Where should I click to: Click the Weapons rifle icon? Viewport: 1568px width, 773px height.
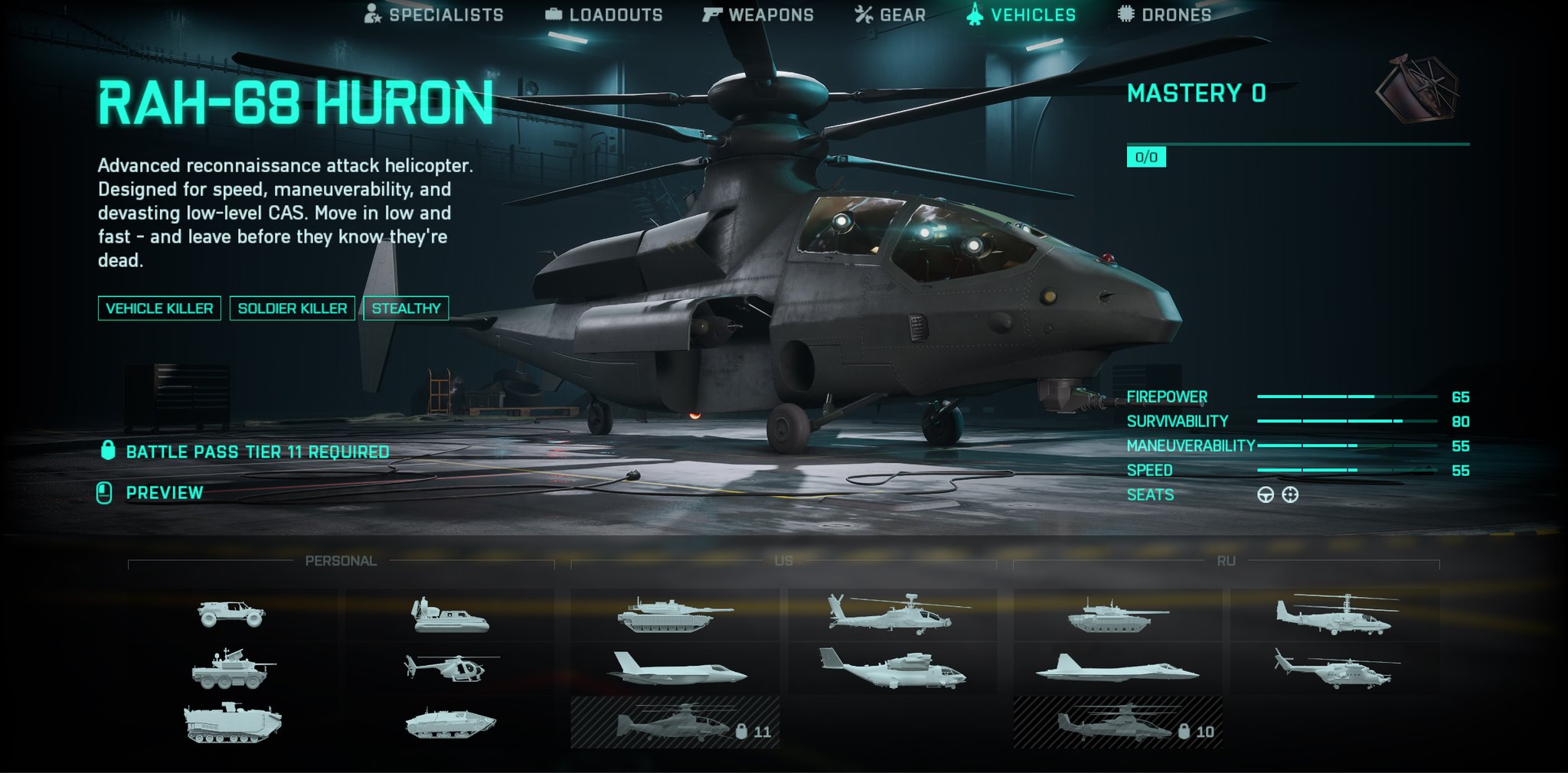tap(712, 13)
